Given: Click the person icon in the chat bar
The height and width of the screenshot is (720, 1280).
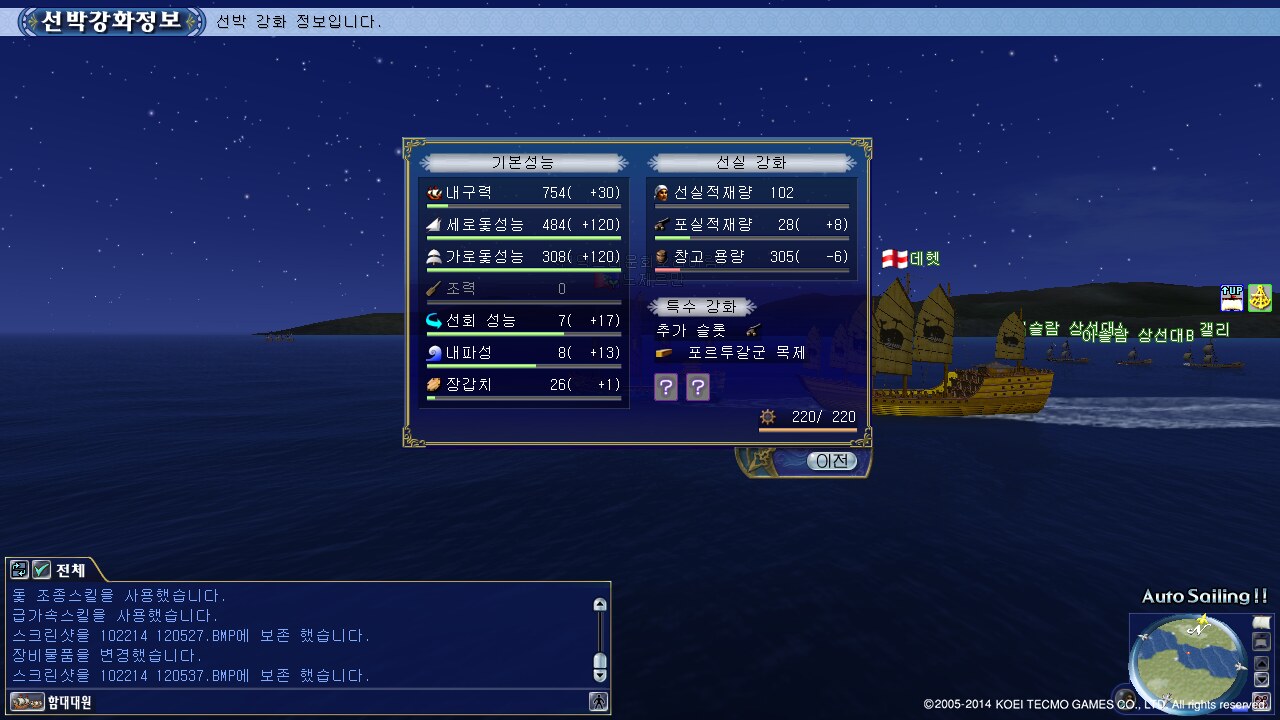Looking at the screenshot, I should point(598,702).
